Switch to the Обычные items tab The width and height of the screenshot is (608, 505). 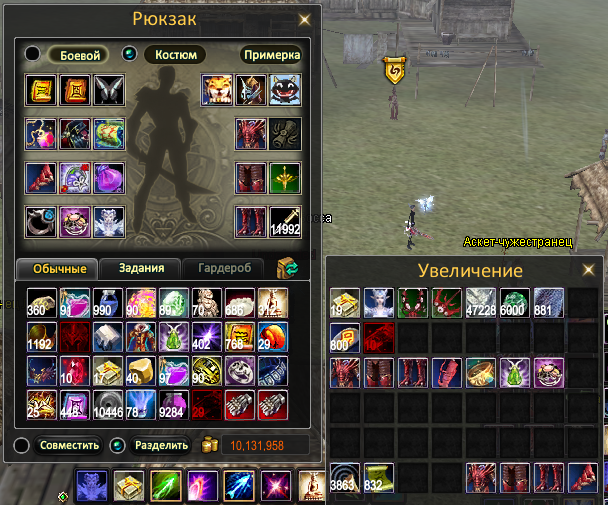point(57,268)
